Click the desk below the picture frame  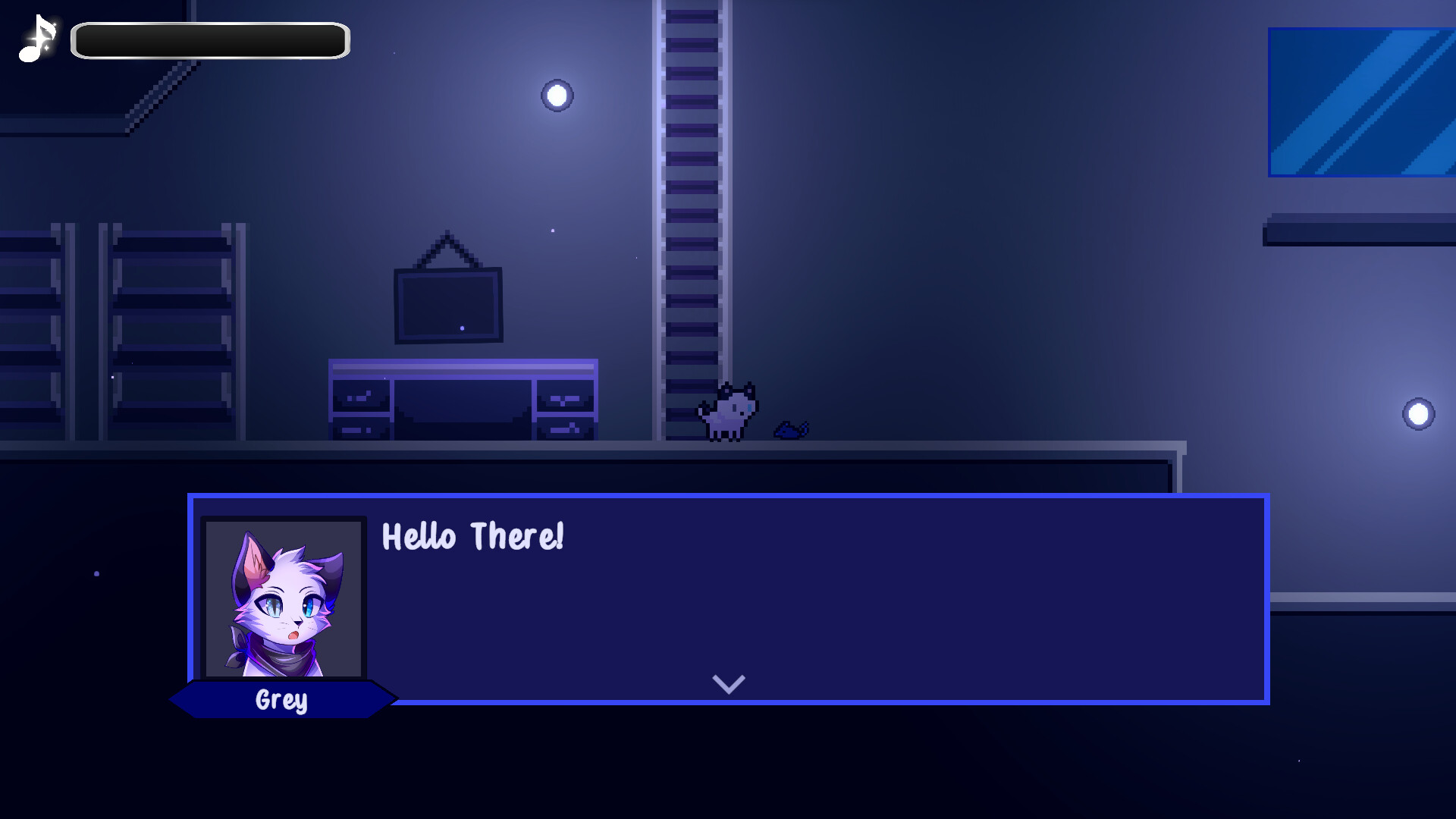(x=463, y=398)
